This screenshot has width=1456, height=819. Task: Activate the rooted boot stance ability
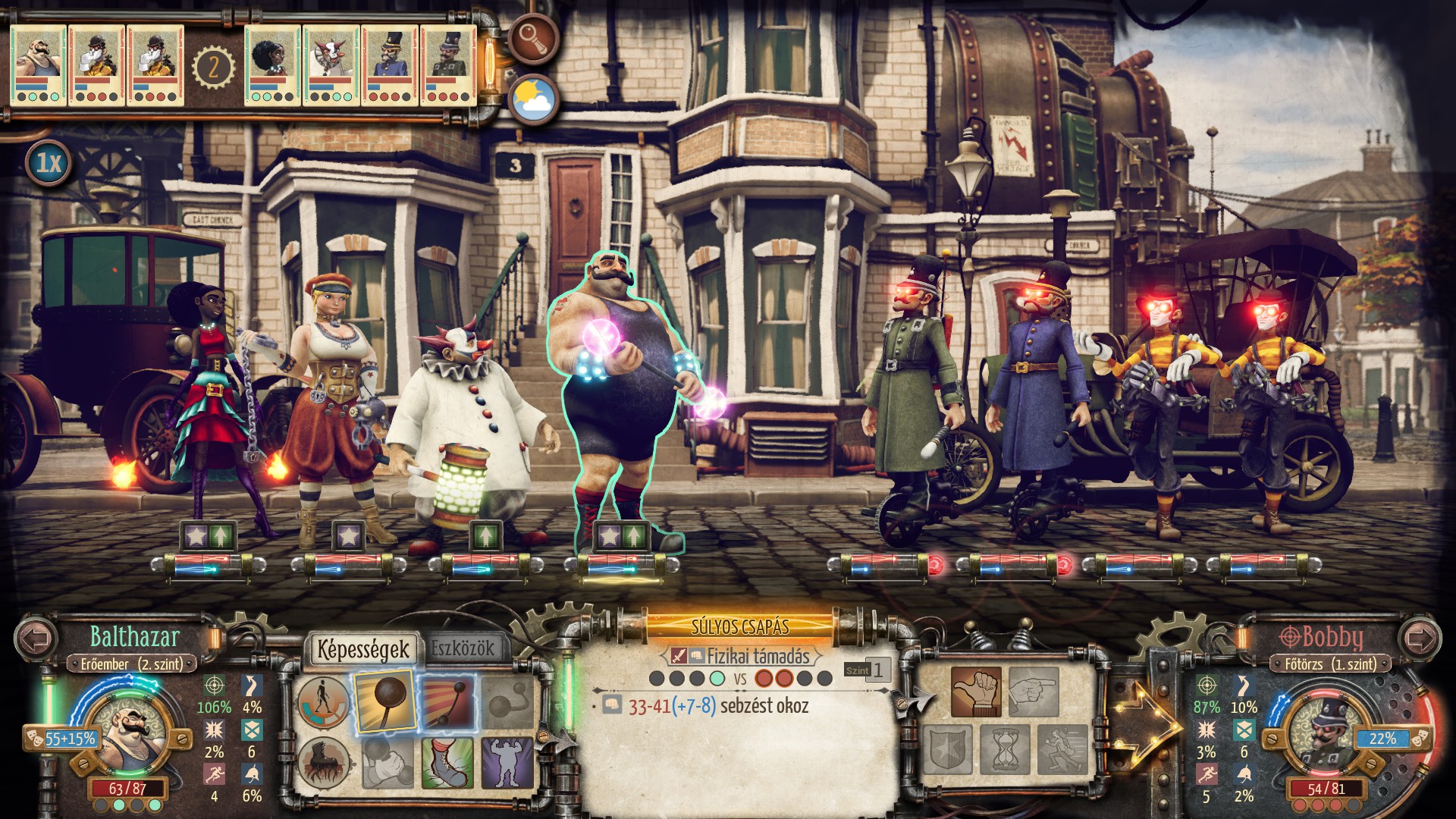point(323,762)
